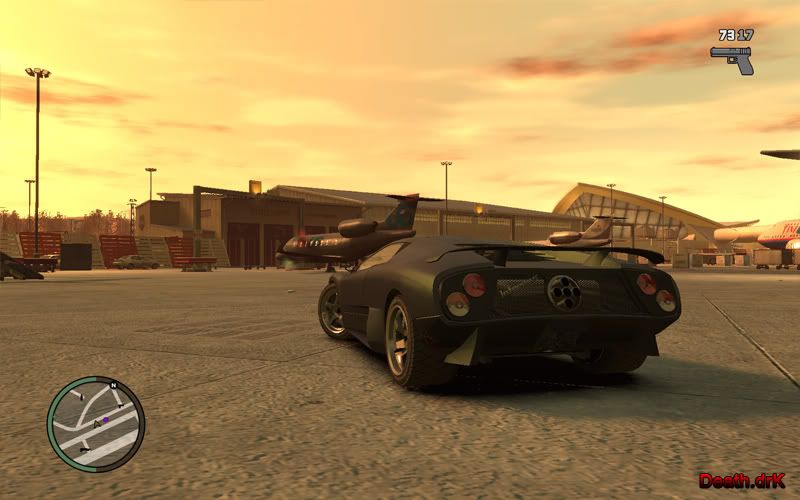Click the circular radar minimap
800x500 pixels.
[96, 424]
